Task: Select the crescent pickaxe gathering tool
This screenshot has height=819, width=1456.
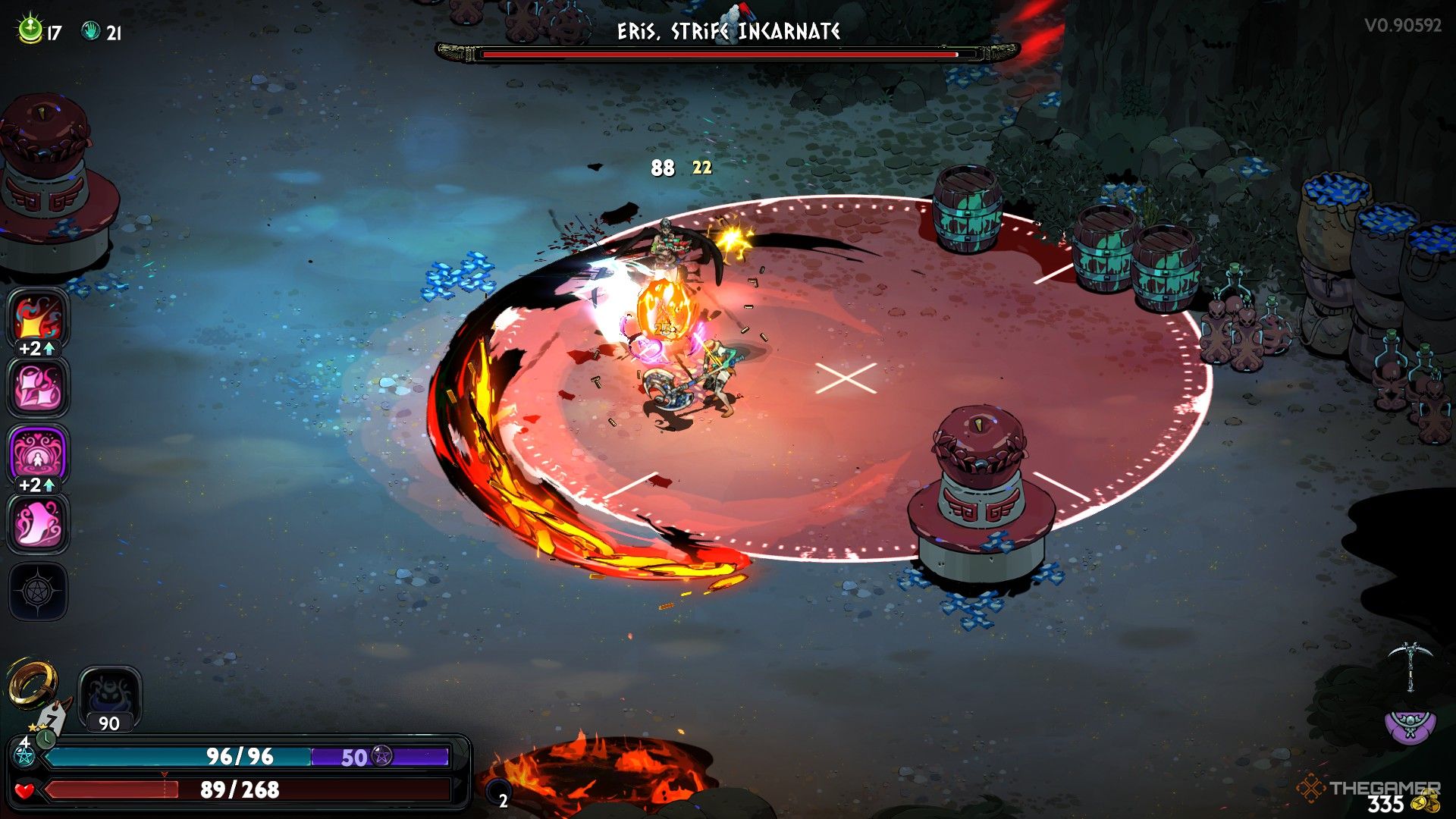Action: point(1410,666)
